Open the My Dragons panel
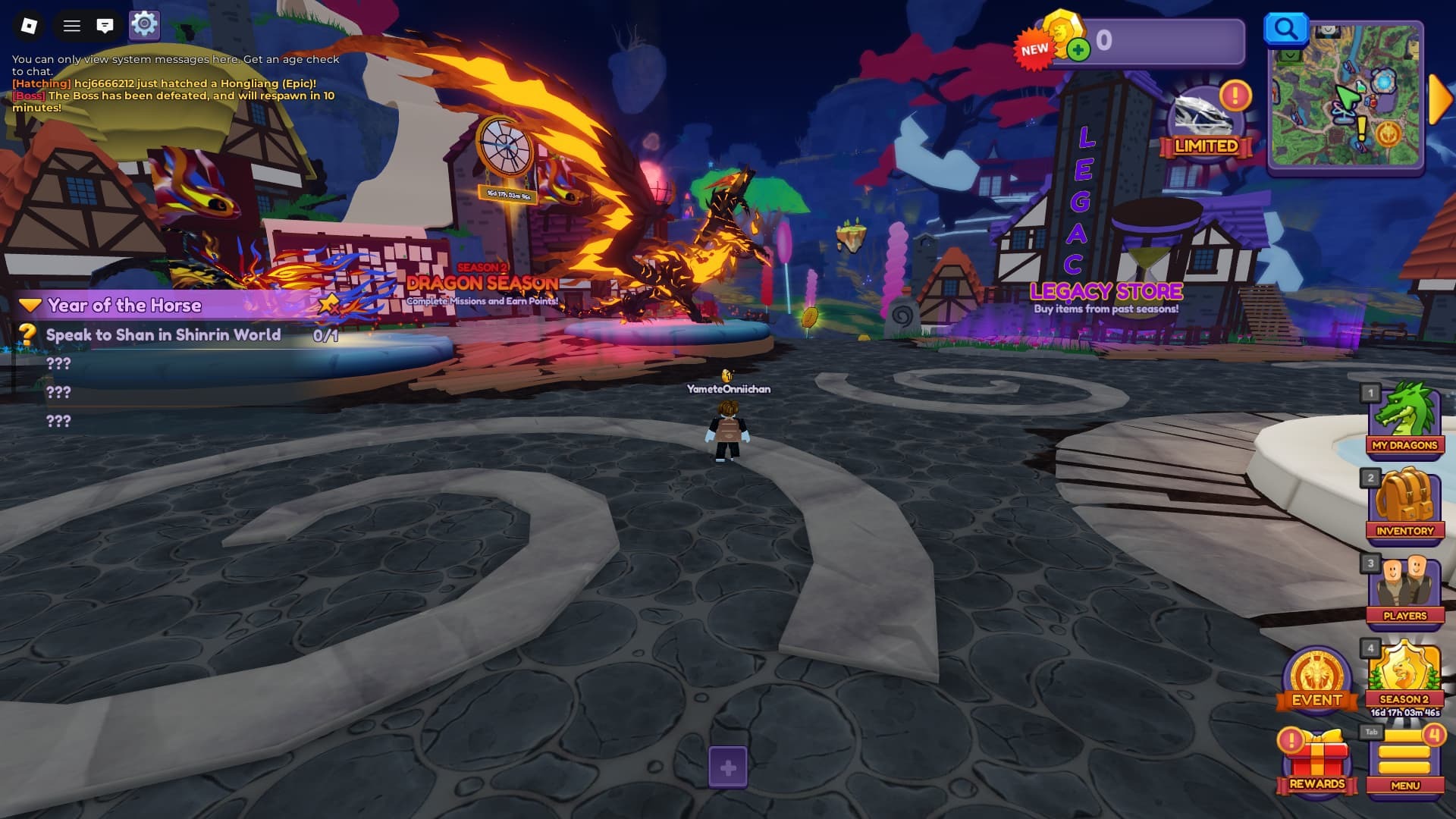Viewport: 1456px width, 819px height. pos(1404,422)
